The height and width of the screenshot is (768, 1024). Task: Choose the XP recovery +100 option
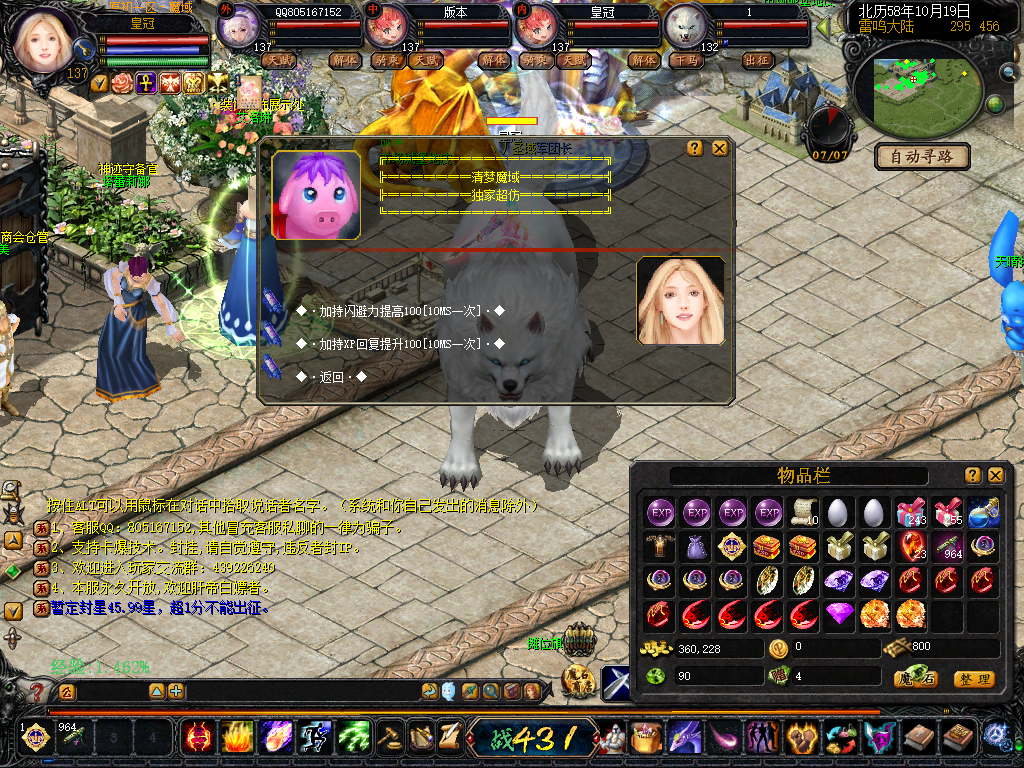coord(400,344)
